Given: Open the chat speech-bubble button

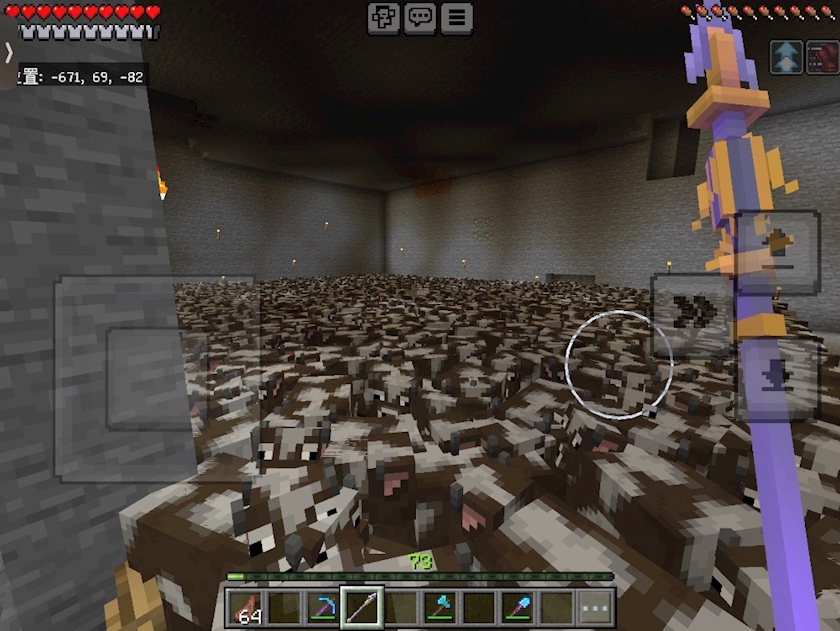Looking at the screenshot, I should pos(420,17).
